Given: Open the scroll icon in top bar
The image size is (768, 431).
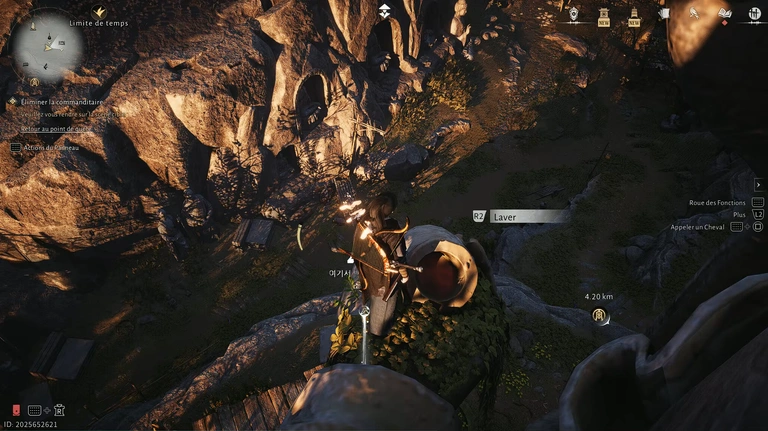Looking at the screenshot, I should pyautogui.click(x=664, y=14).
